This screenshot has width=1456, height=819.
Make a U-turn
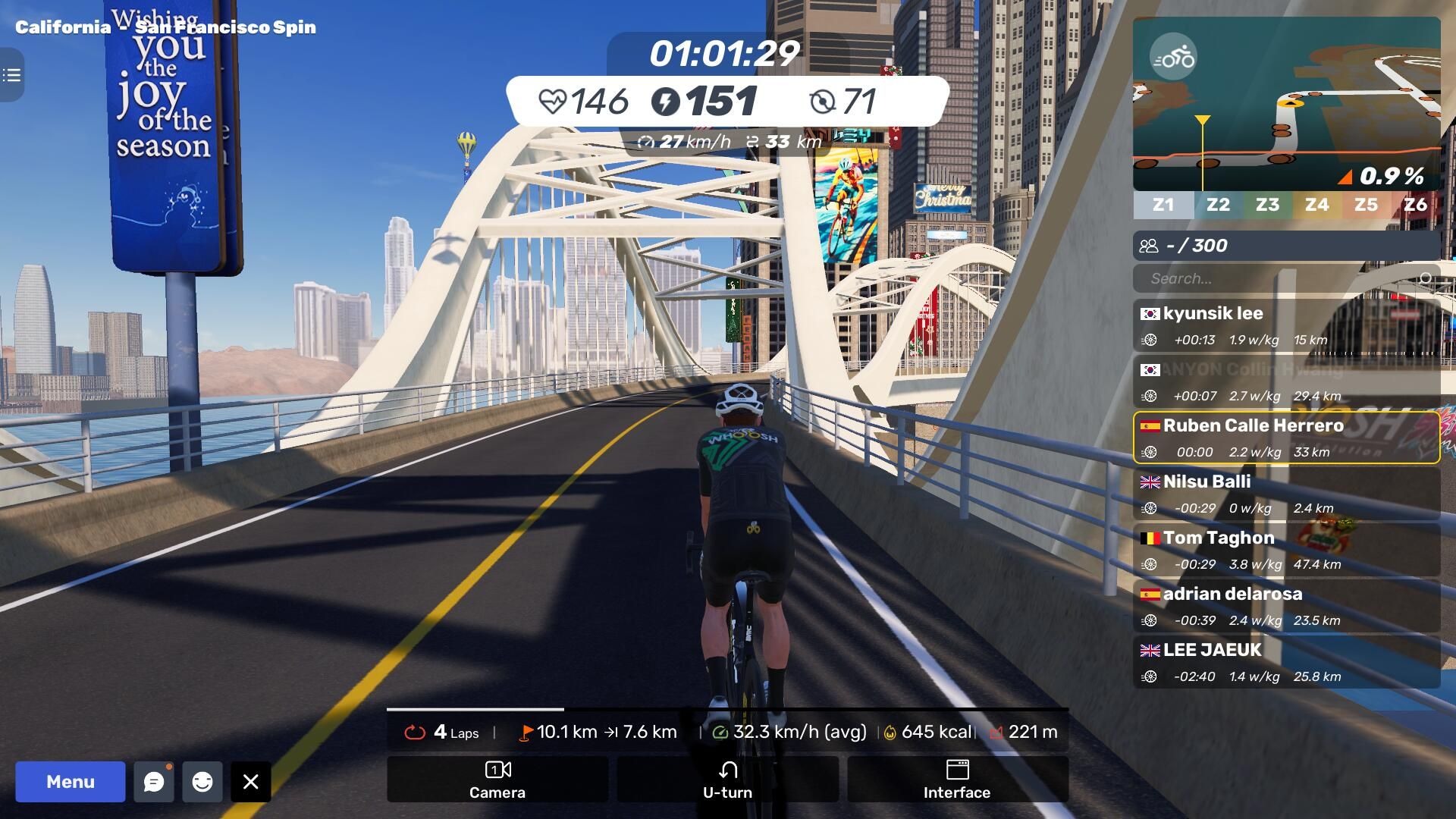[x=727, y=780]
